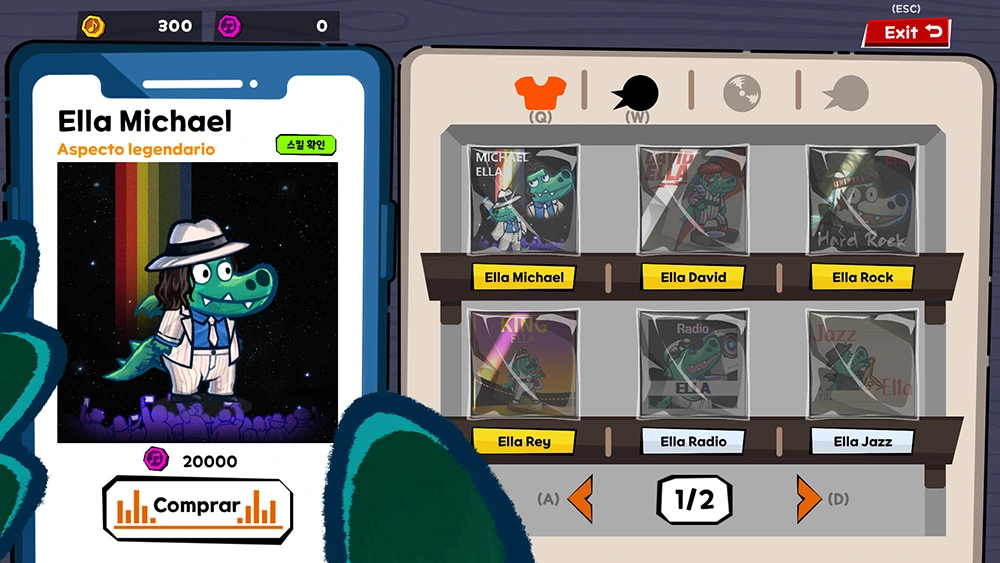Tap the green skill check button
The height and width of the screenshot is (563, 1000).
pyautogui.click(x=306, y=145)
